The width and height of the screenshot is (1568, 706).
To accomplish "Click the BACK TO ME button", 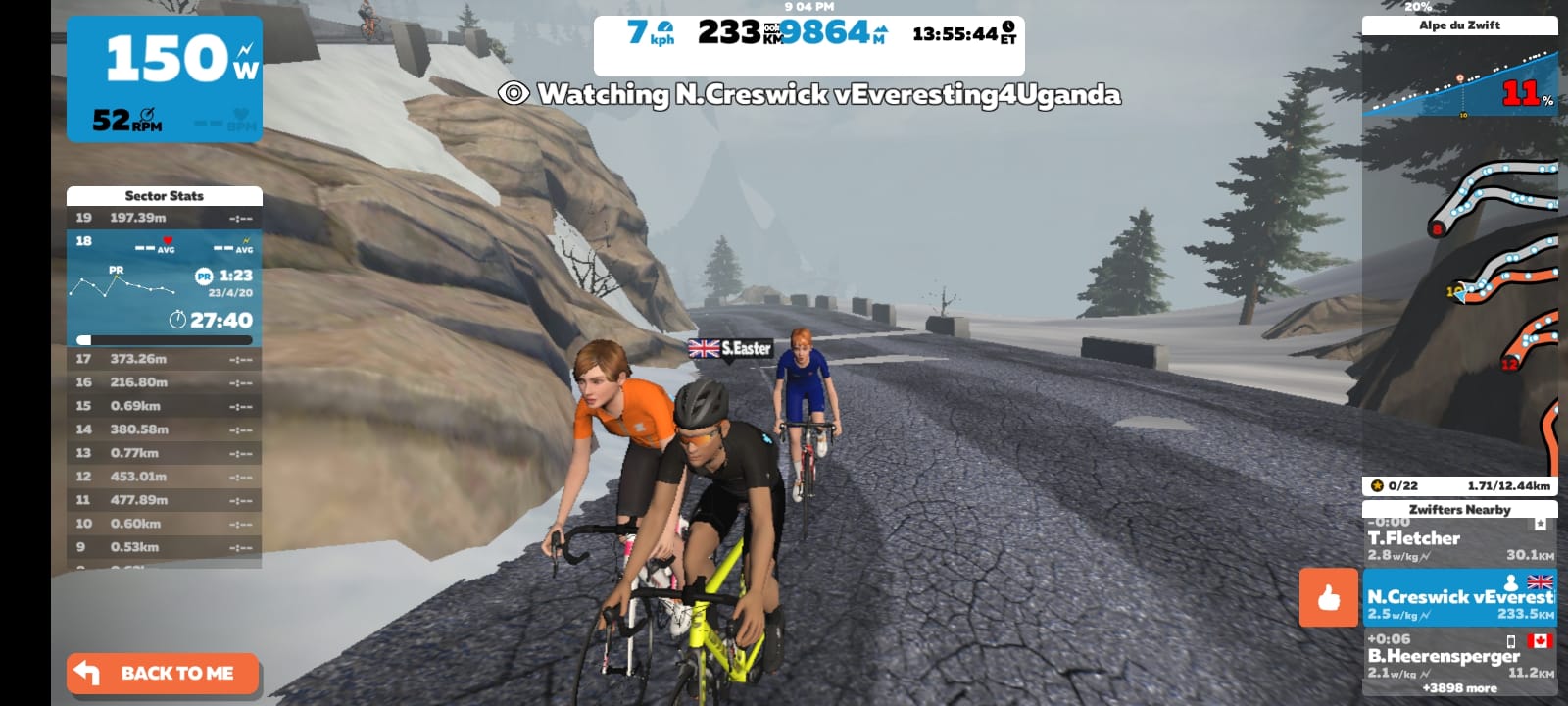I will pyautogui.click(x=163, y=674).
